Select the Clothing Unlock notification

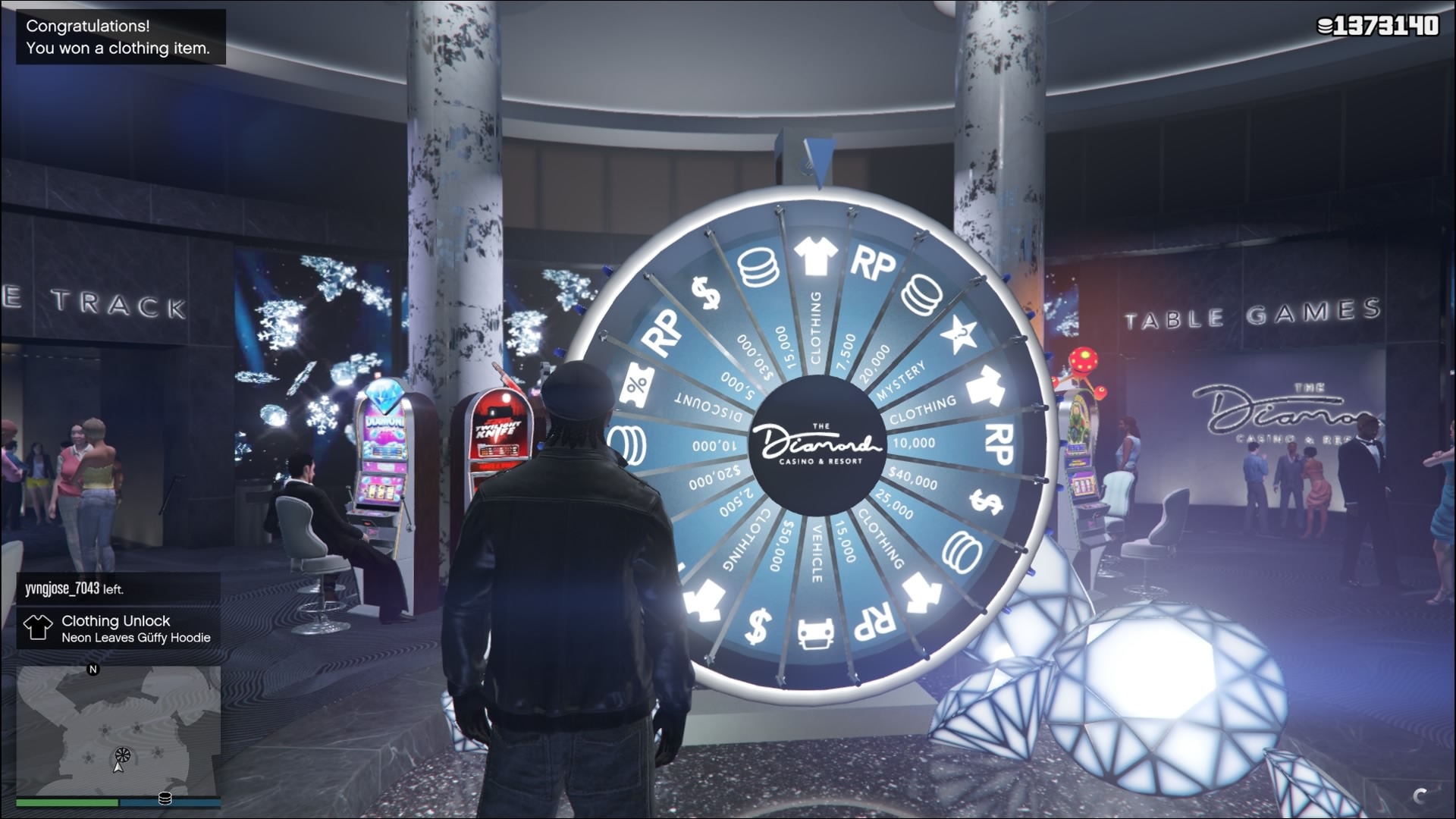coord(119,628)
